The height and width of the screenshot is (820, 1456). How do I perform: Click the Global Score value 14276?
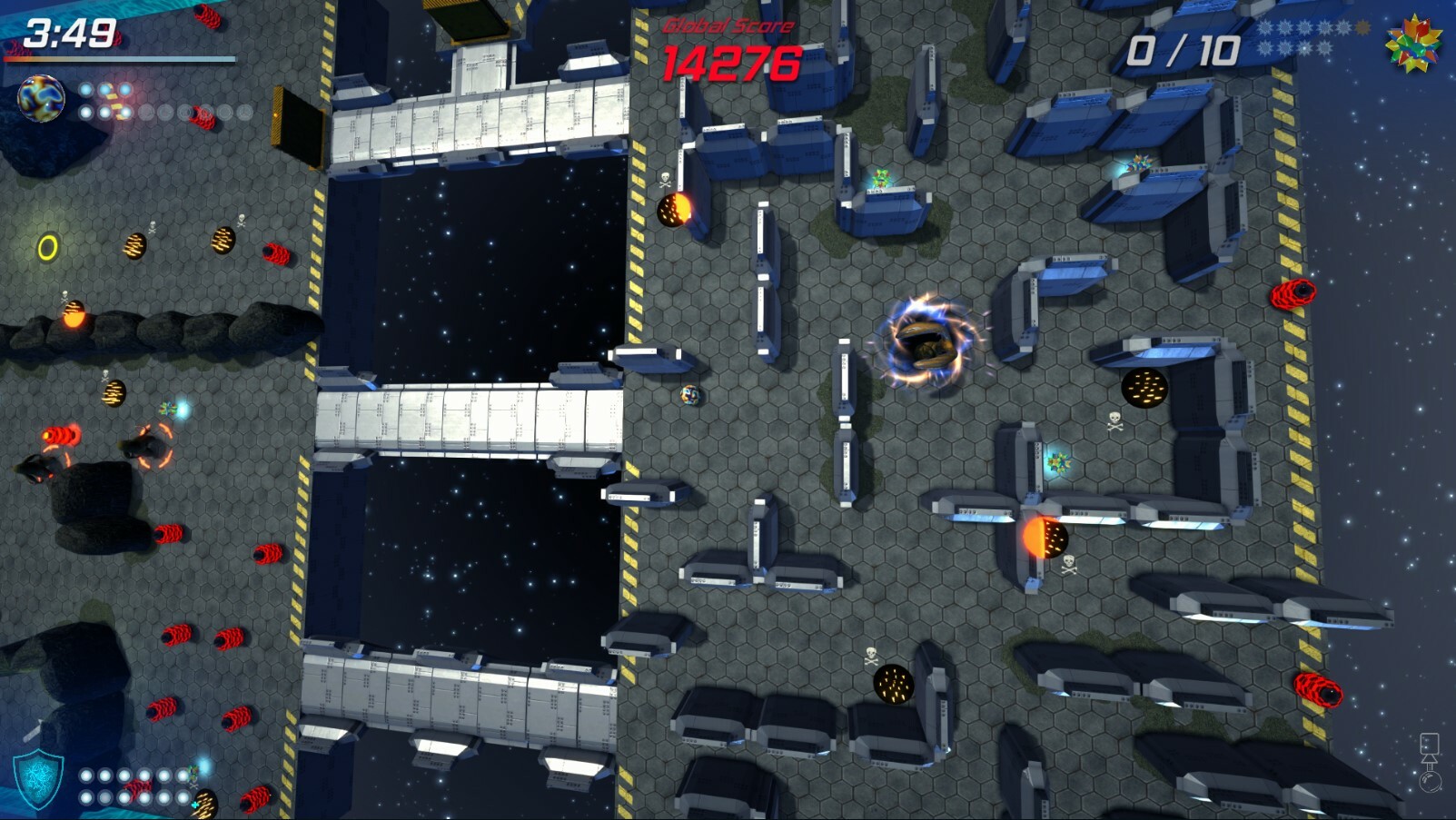[x=730, y=64]
